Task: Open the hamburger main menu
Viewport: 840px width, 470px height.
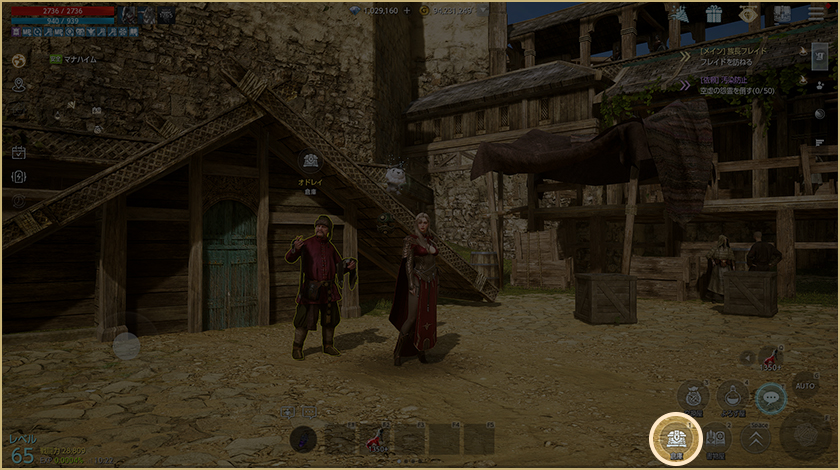Action: tap(818, 15)
